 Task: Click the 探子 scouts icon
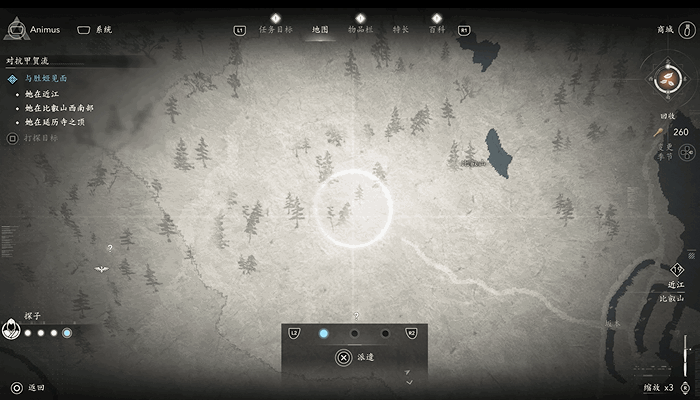pos(11,328)
